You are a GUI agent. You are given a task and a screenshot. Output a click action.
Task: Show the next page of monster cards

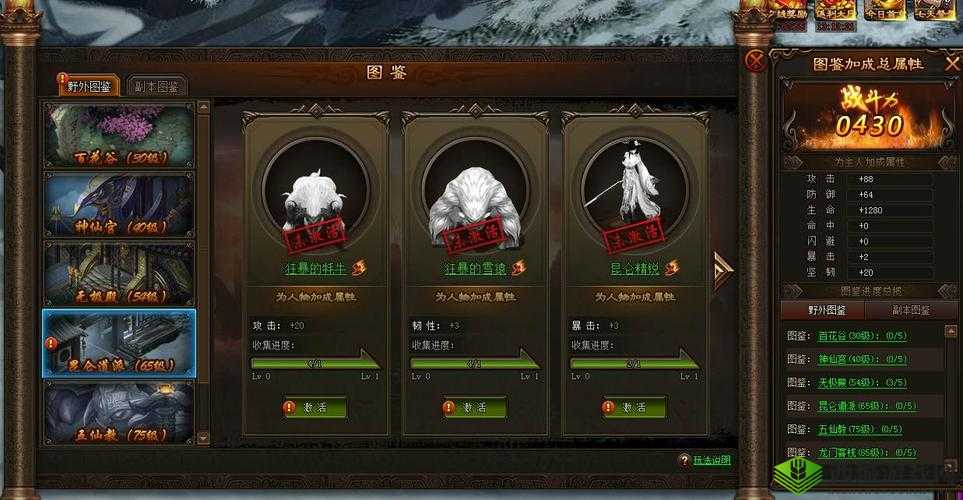coord(722,270)
